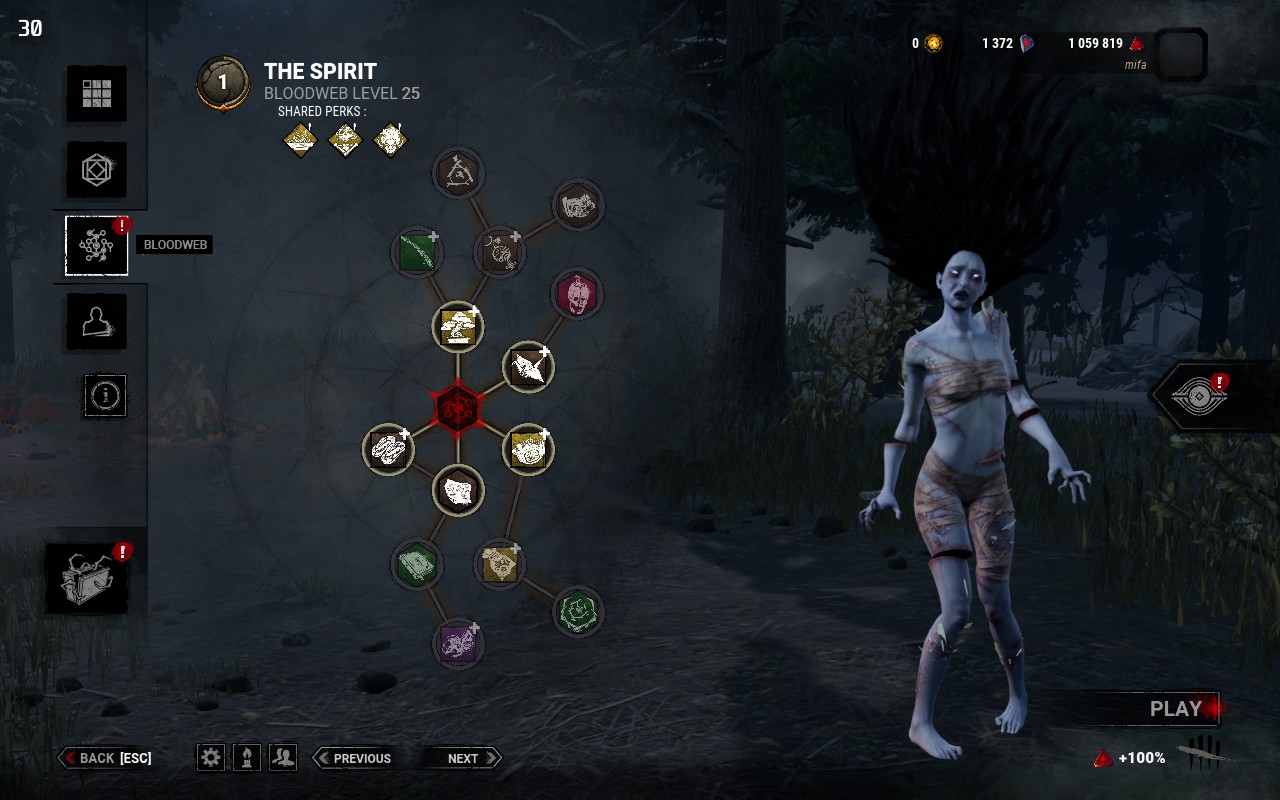Open the friends list button
The width and height of the screenshot is (1280, 800).
pyautogui.click(x=283, y=757)
